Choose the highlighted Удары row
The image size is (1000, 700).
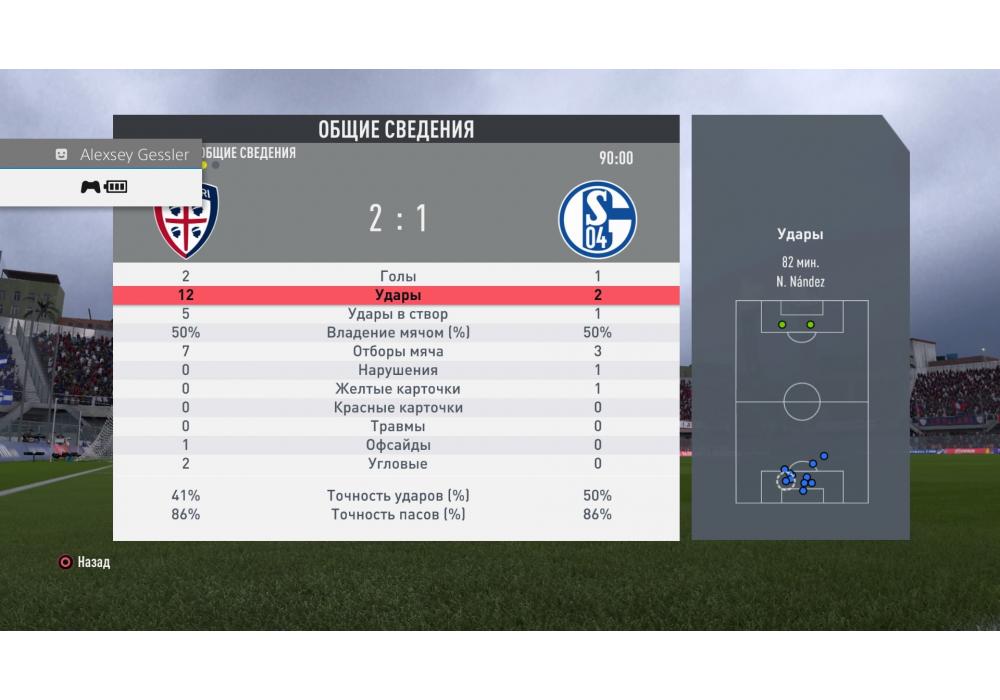click(398, 295)
